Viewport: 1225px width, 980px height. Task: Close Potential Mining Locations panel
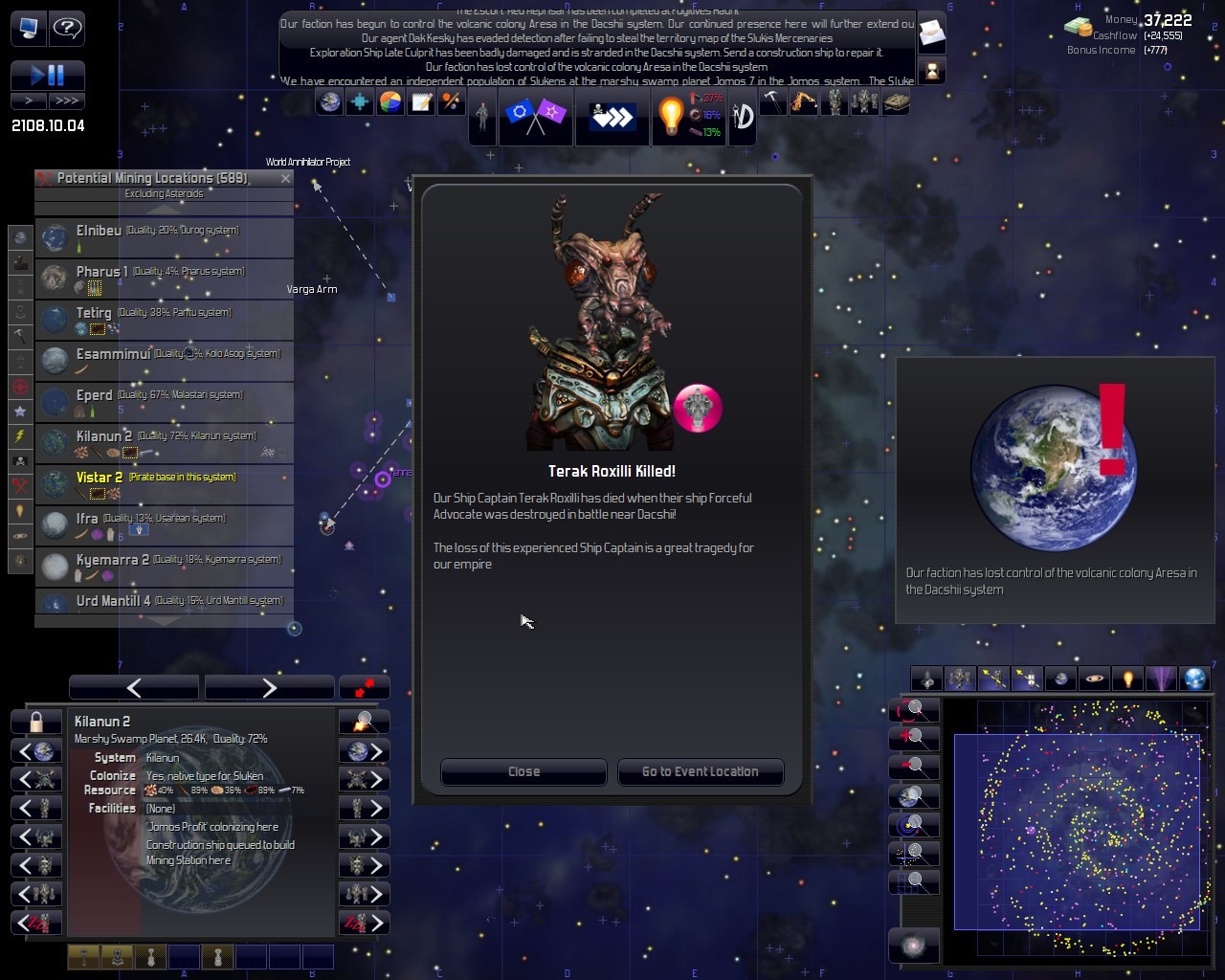pos(285,178)
